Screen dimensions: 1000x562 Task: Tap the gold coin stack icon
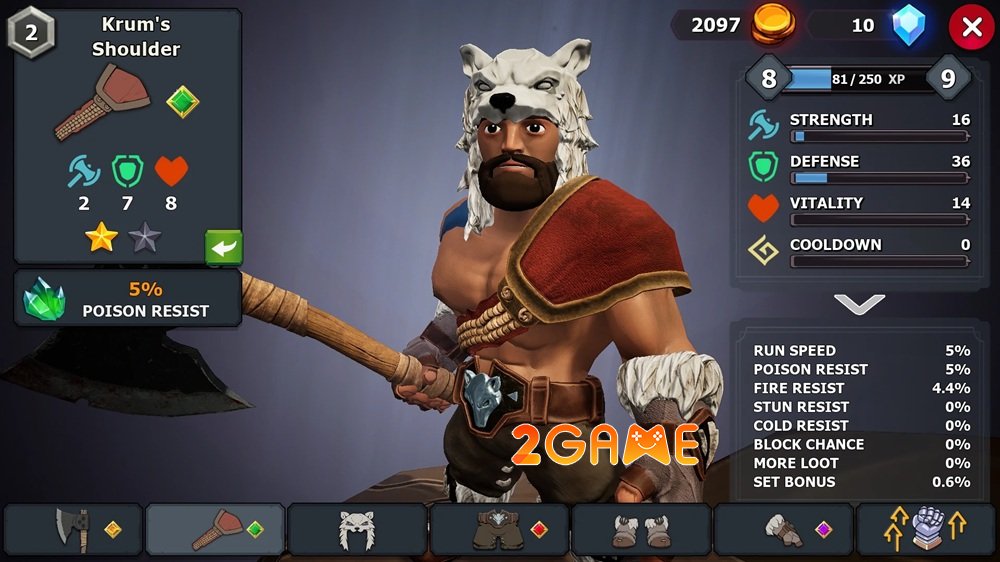click(x=770, y=24)
